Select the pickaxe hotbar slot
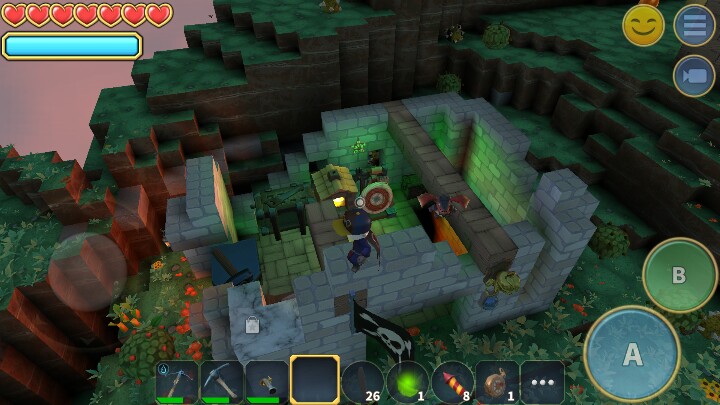 222,381
